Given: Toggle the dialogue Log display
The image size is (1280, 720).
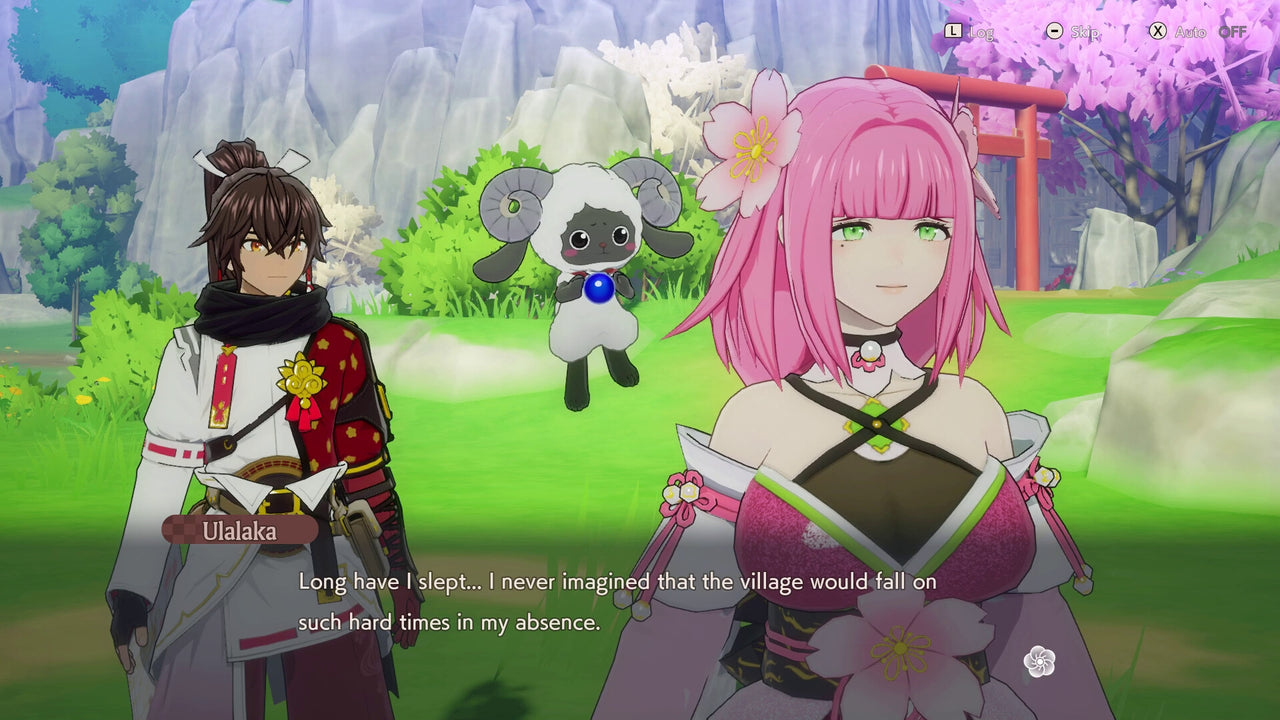Looking at the screenshot, I should tap(984, 31).
